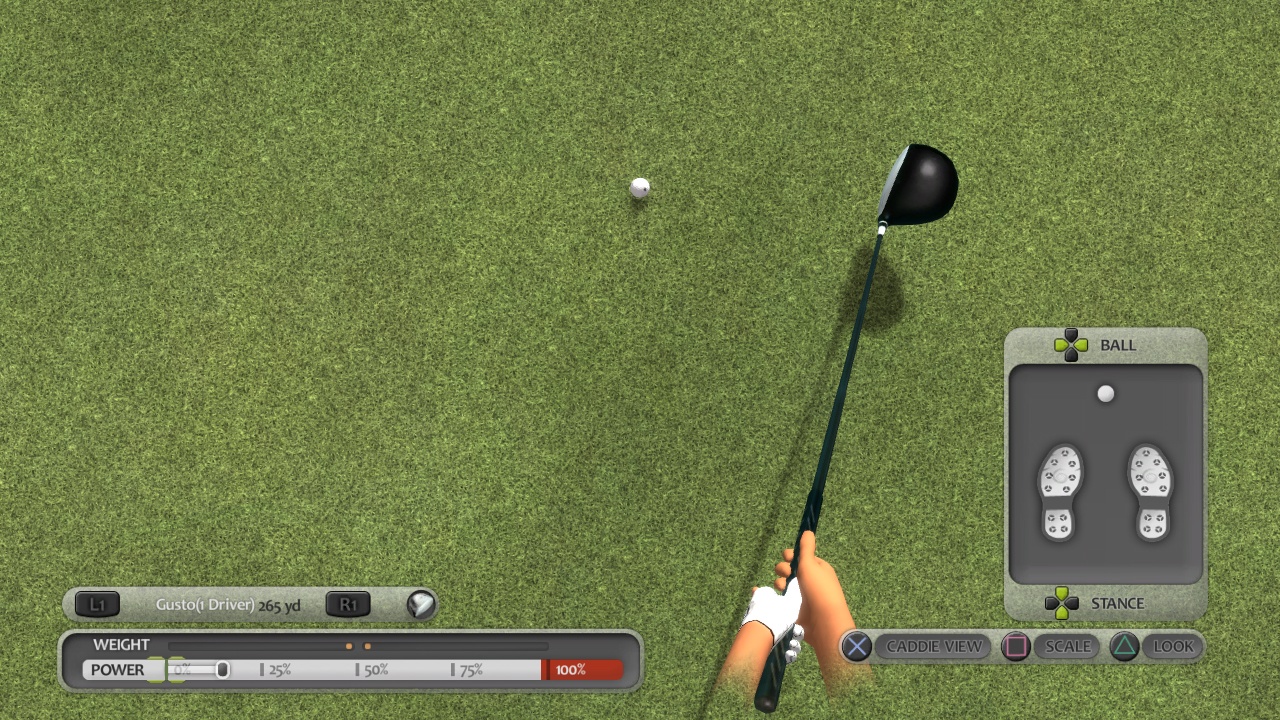Click the right footprint in the stance panel
Screen dimensions: 1280x720
tap(1152, 490)
